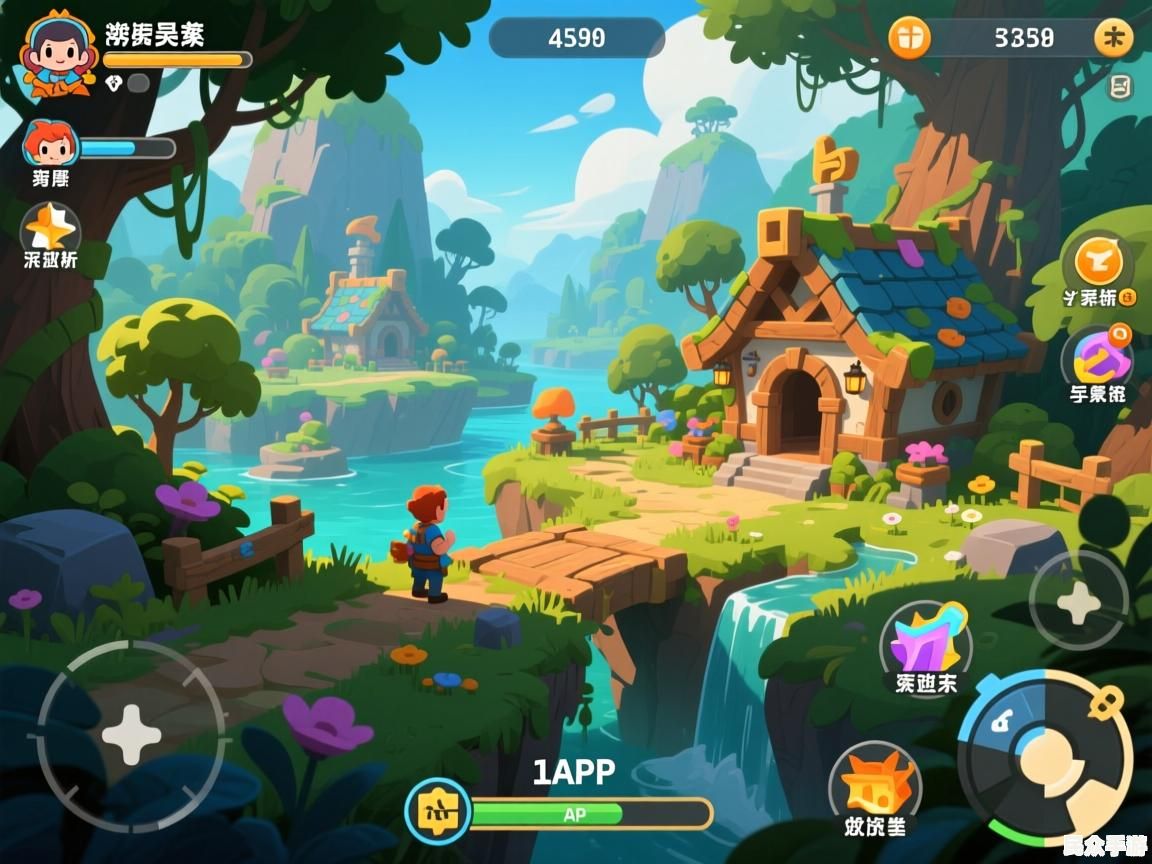Tap the purple swirl icon button
This screenshot has width=1152, height=864.
[x=1096, y=355]
